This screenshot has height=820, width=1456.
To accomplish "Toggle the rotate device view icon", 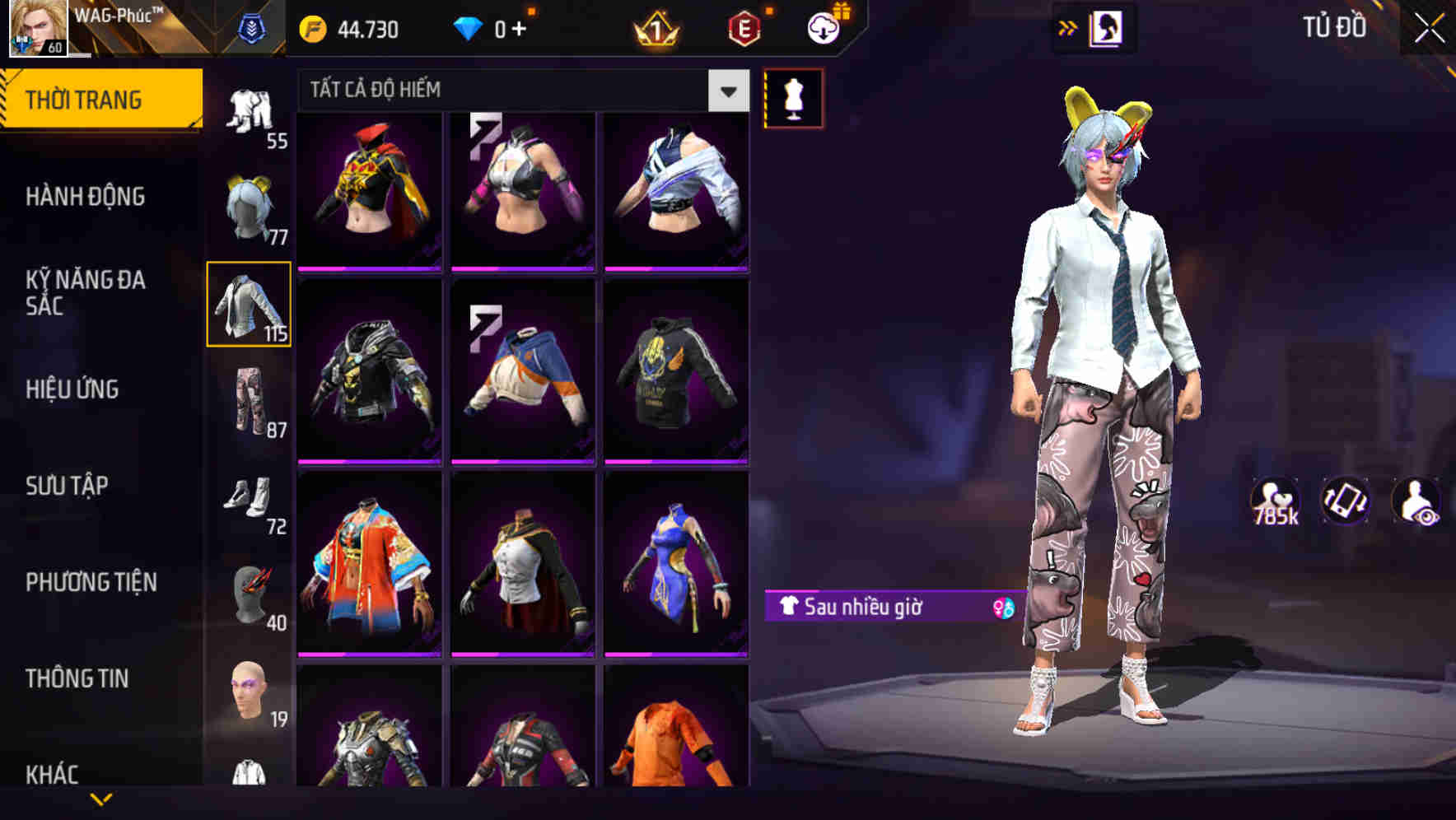I will click(x=1347, y=502).
